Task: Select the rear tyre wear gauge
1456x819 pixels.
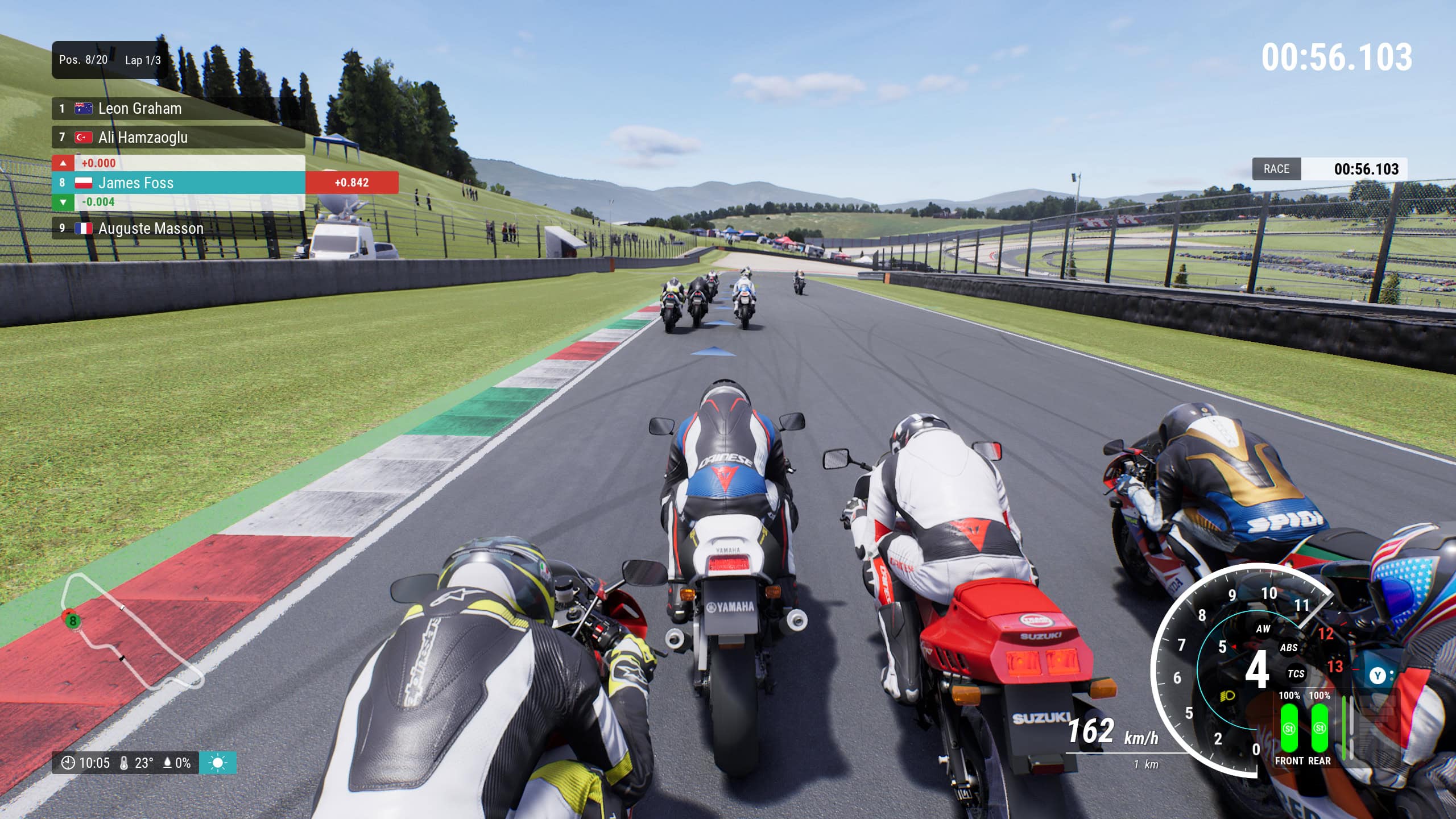Action: [1319, 728]
